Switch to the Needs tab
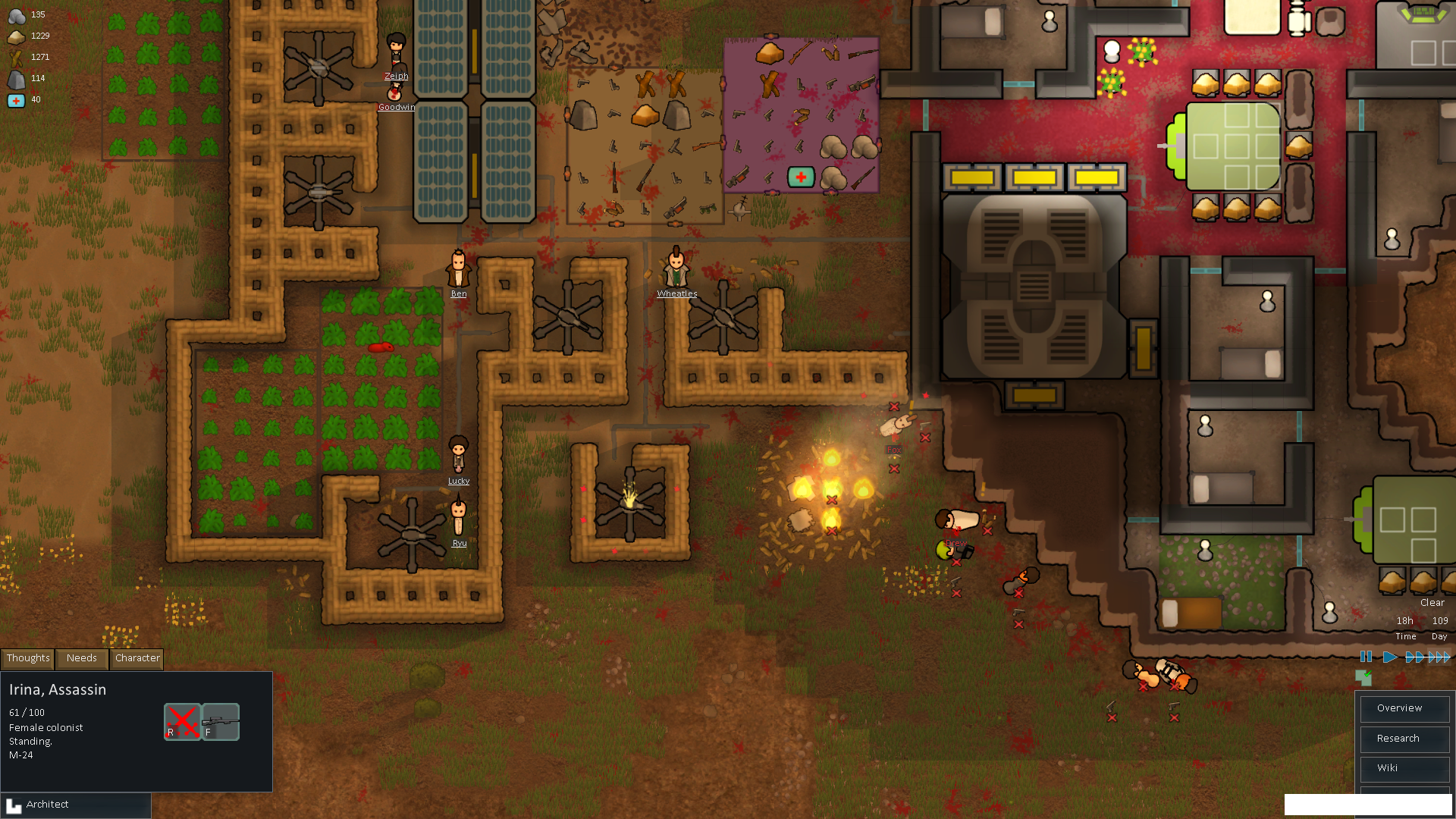 point(80,658)
